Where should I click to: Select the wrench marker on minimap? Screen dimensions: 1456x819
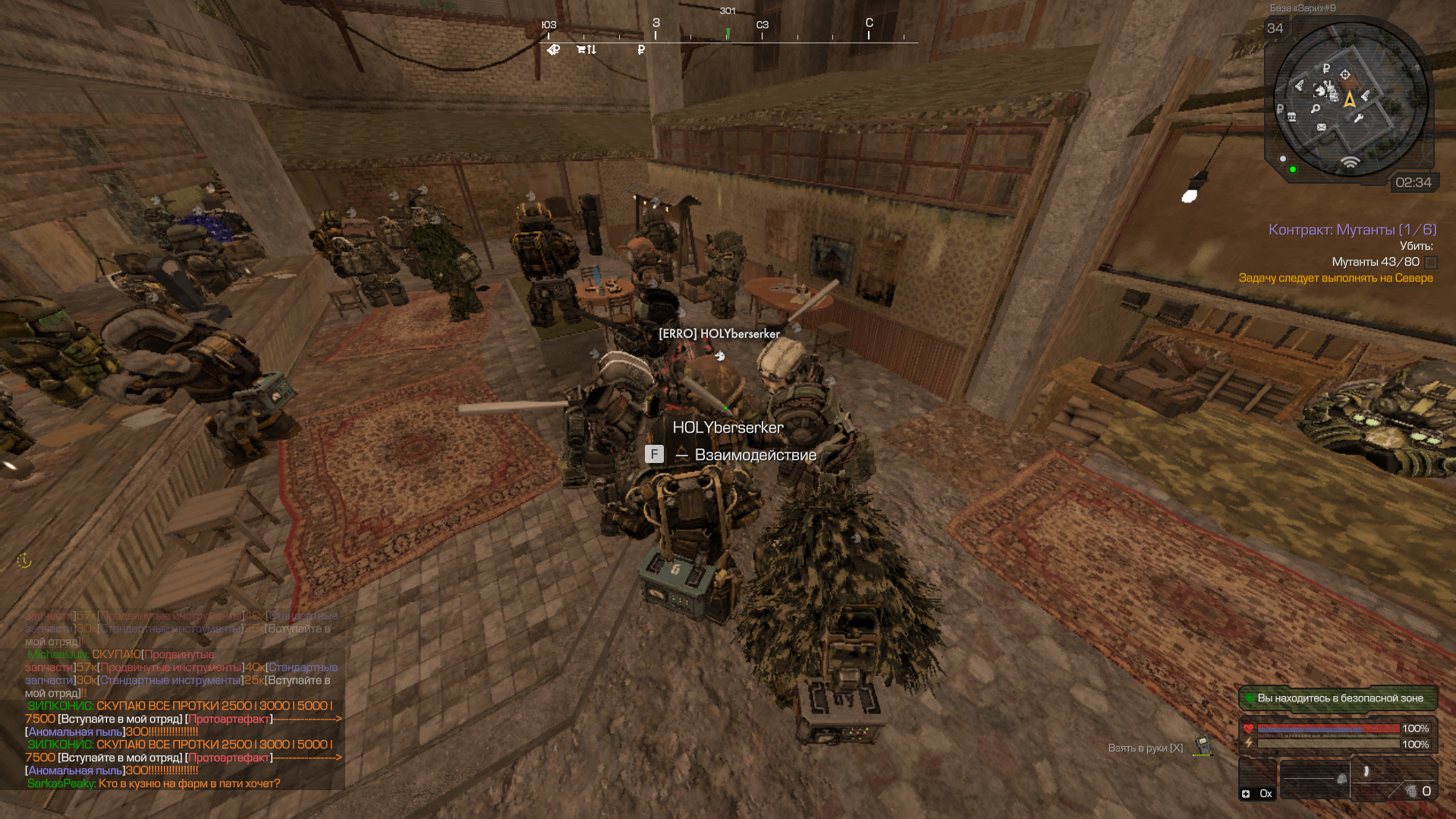coord(1358,118)
